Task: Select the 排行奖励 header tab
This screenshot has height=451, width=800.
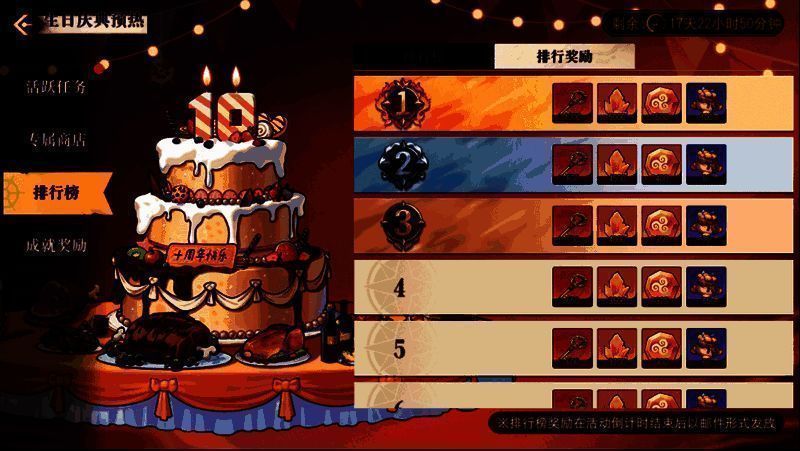Action: point(564,57)
